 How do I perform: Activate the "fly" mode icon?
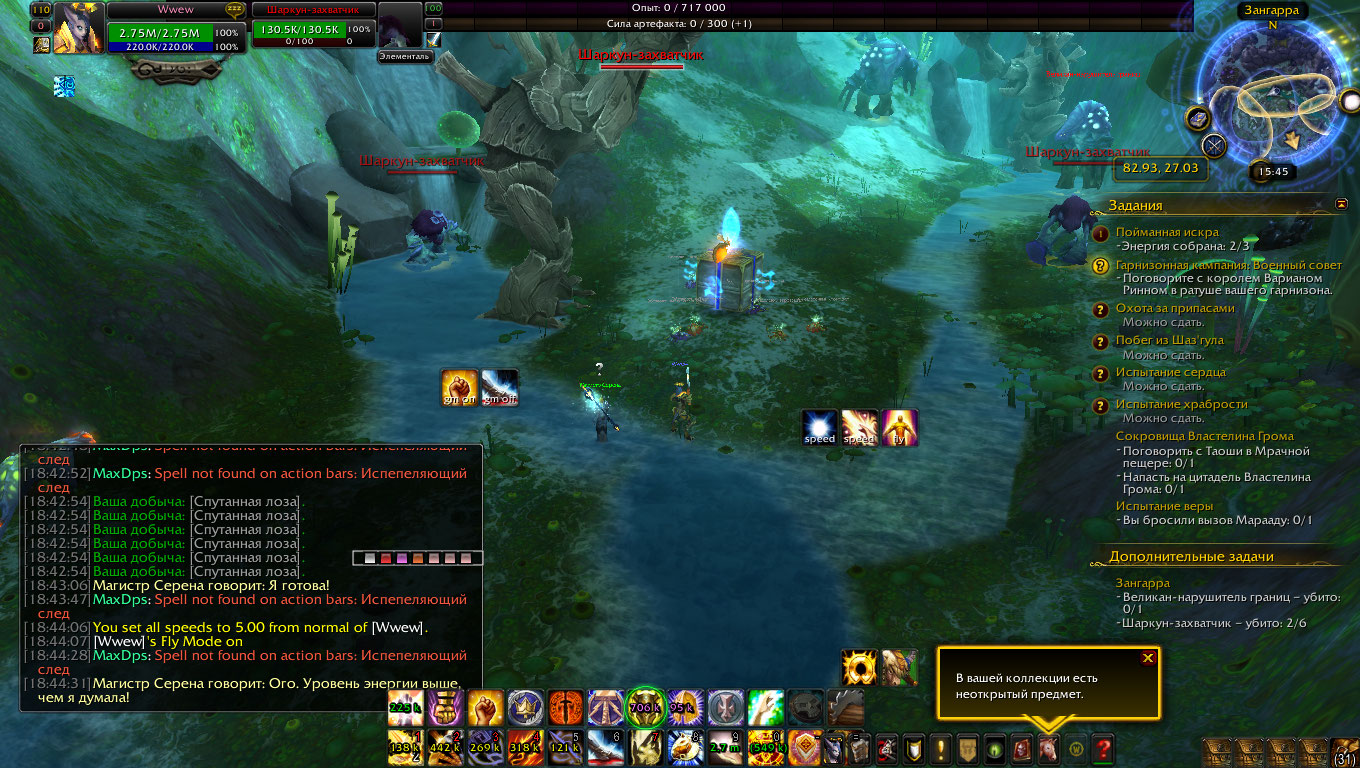(900, 428)
